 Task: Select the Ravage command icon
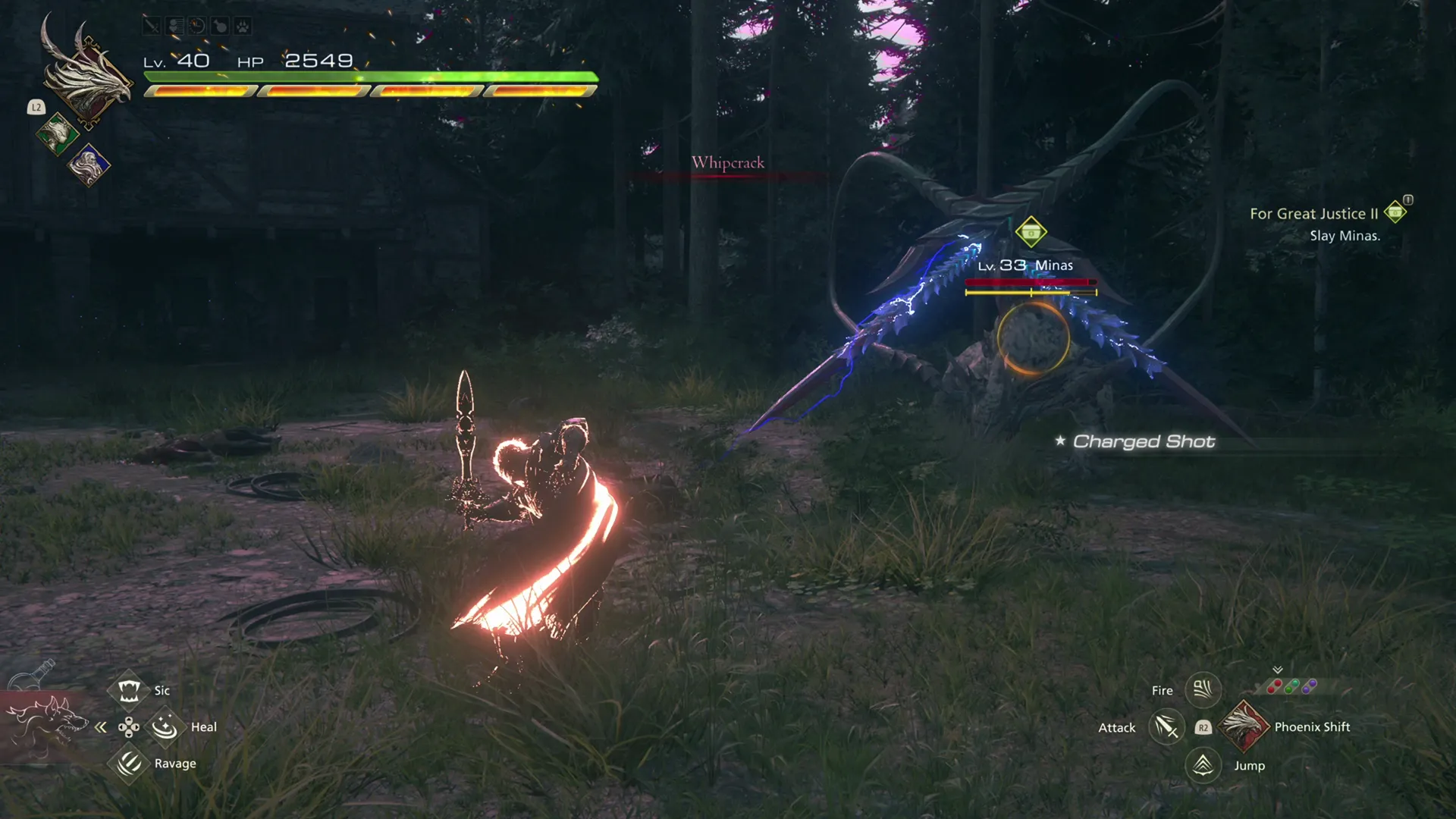coord(128,763)
